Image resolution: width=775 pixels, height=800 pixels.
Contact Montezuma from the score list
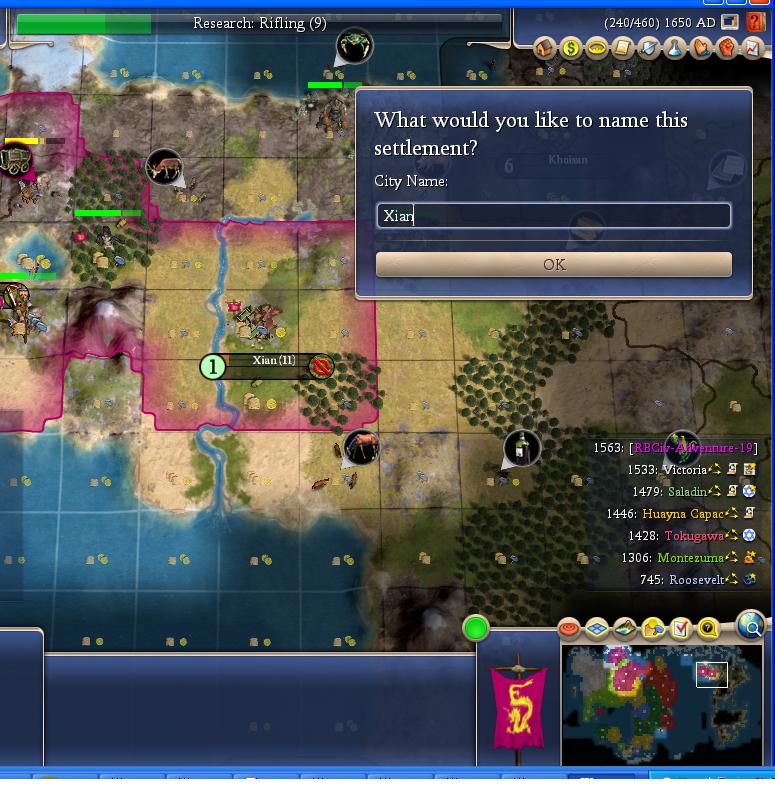pyautogui.click(x=692, y=558)
